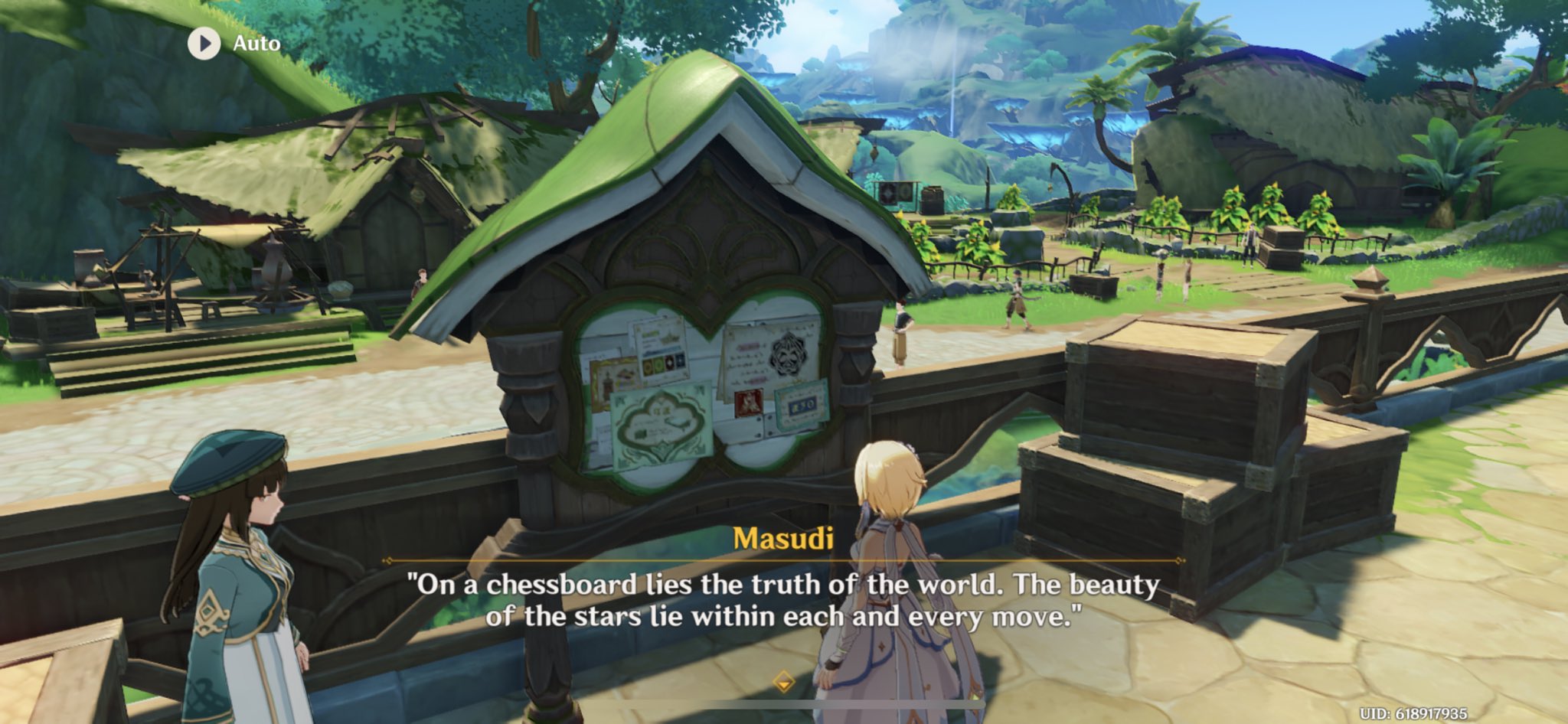Screen dimensions: 1568x724
Task: Click the Auto button text label
Action: (x=254, y=44)
